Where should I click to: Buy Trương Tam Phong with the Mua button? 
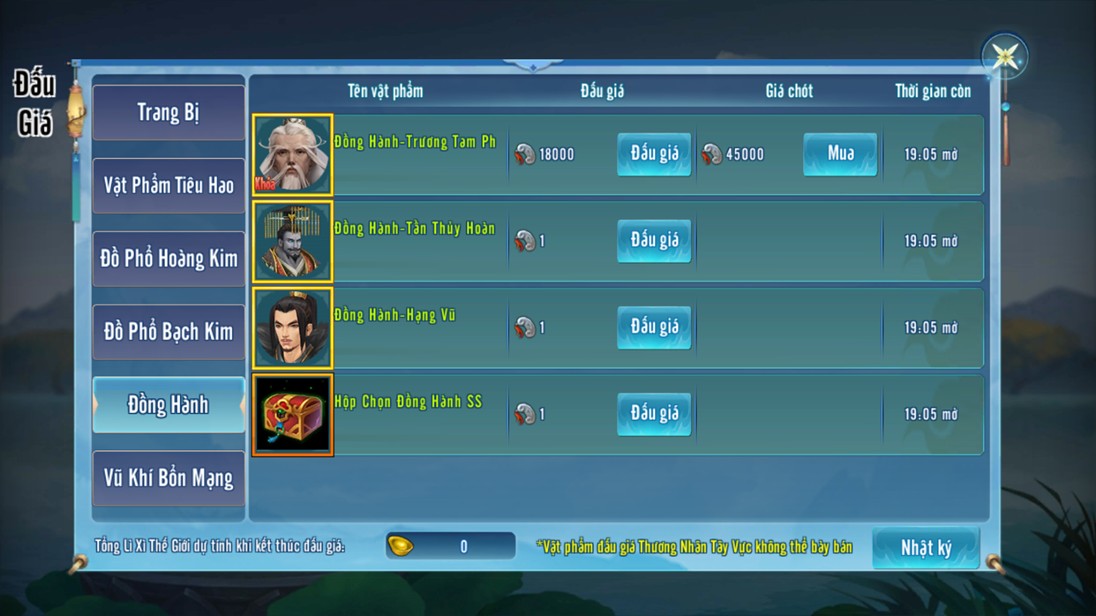[840, 154]
